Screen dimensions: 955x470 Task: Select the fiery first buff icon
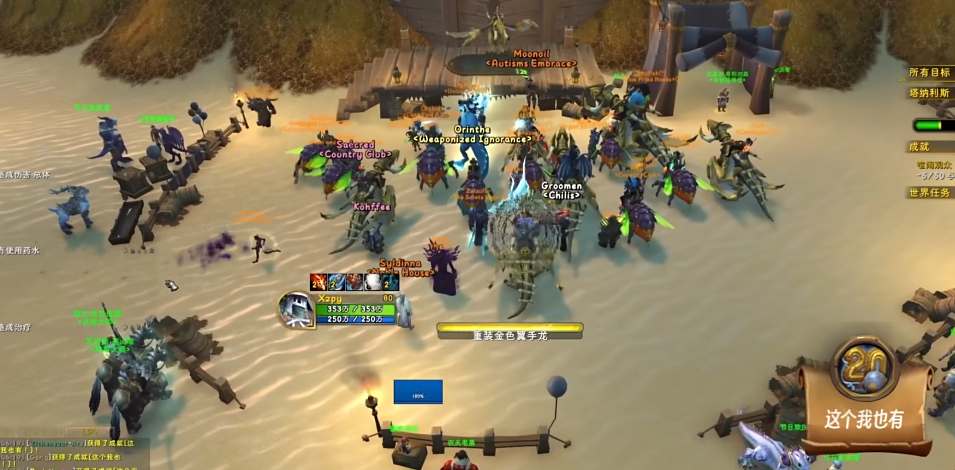click(x=318, y=282)
